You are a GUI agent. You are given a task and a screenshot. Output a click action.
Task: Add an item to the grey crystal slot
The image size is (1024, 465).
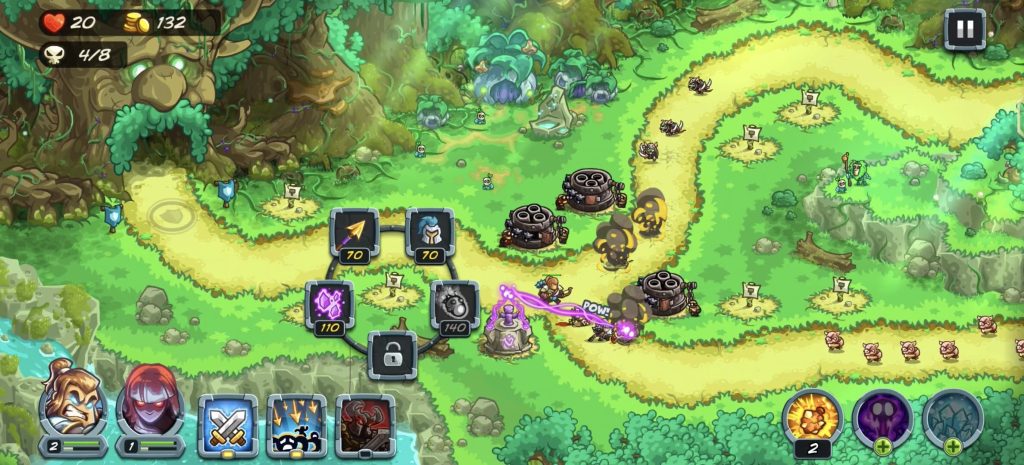point(951,417)
